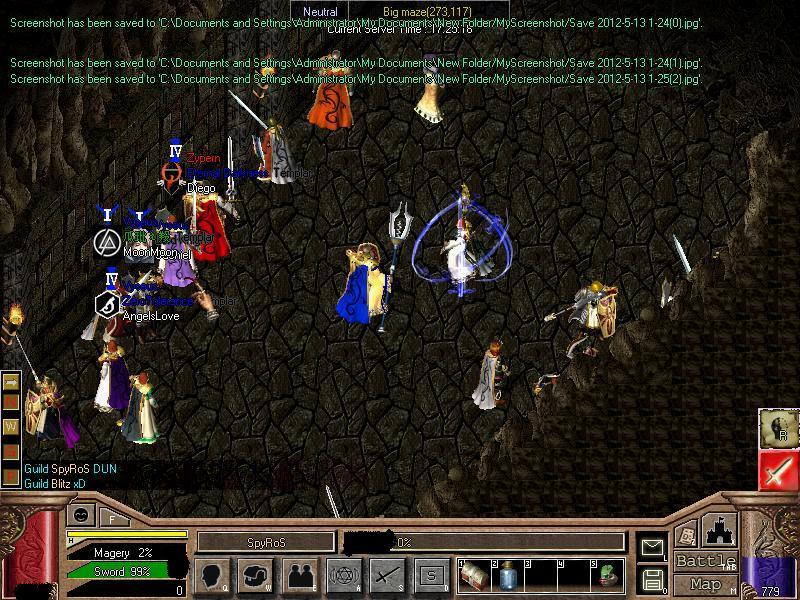Click the floppy disk save icon
The width and height of the screenshot is (800, 600).
(x=653, y=580)
